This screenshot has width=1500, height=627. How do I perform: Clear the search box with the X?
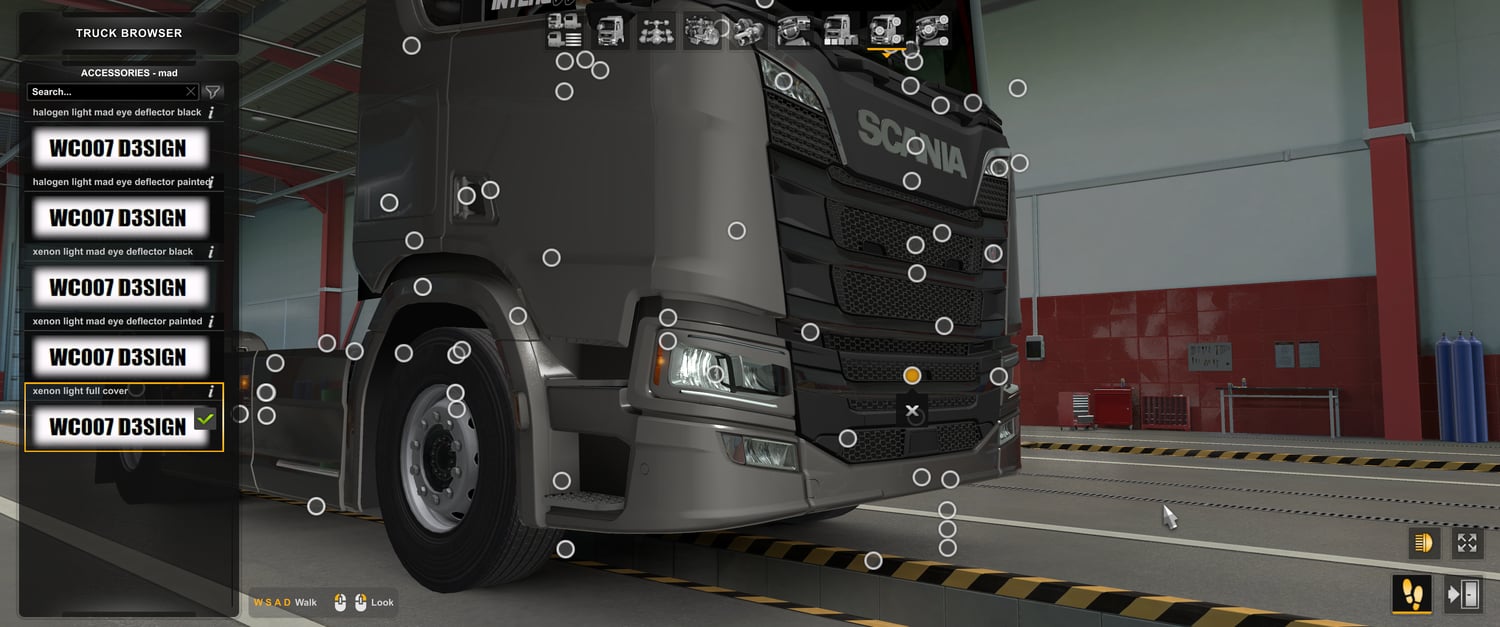tap(191, 92)
